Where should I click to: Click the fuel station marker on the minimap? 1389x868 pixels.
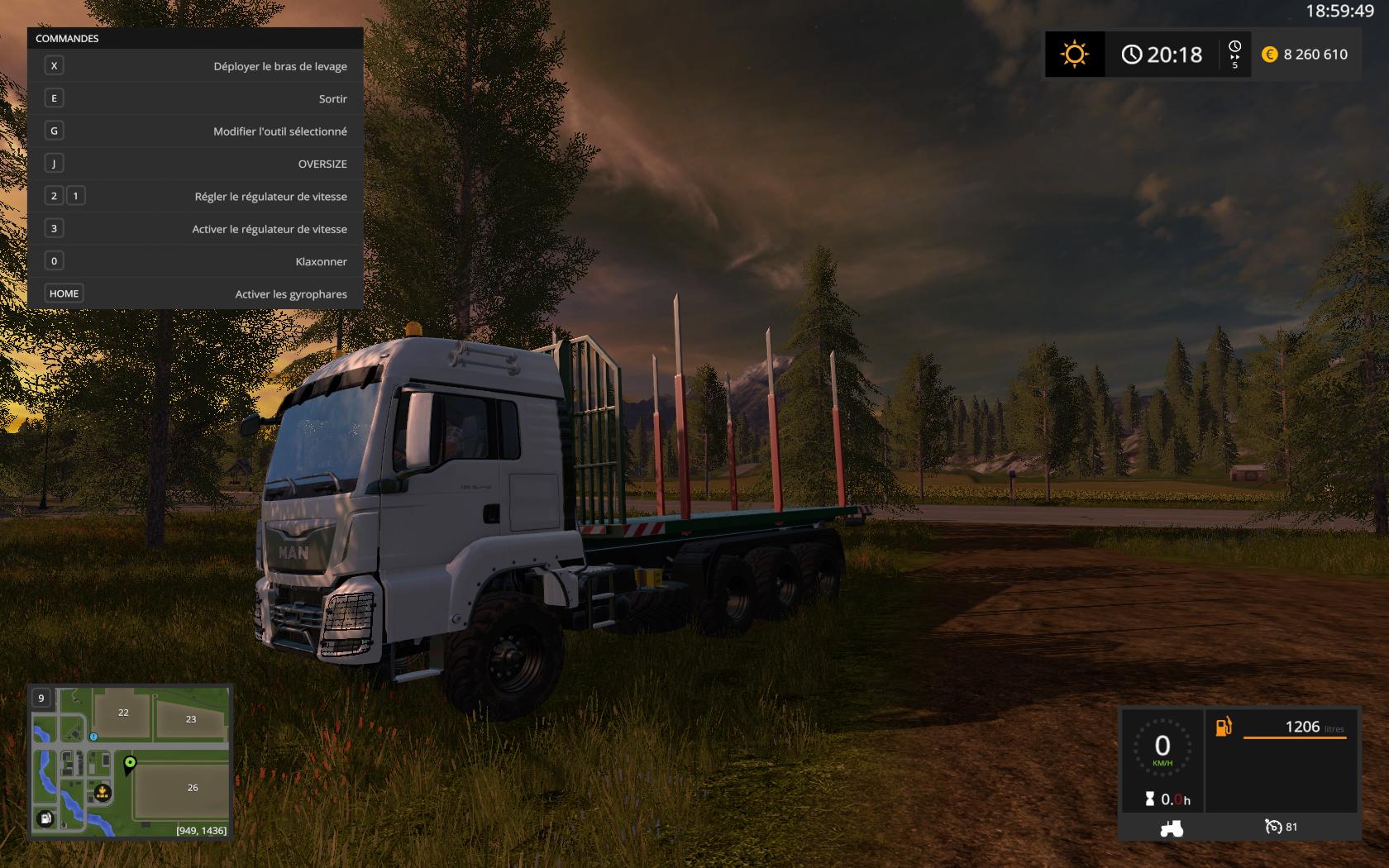pyautogui.click(x=45, y=818)
